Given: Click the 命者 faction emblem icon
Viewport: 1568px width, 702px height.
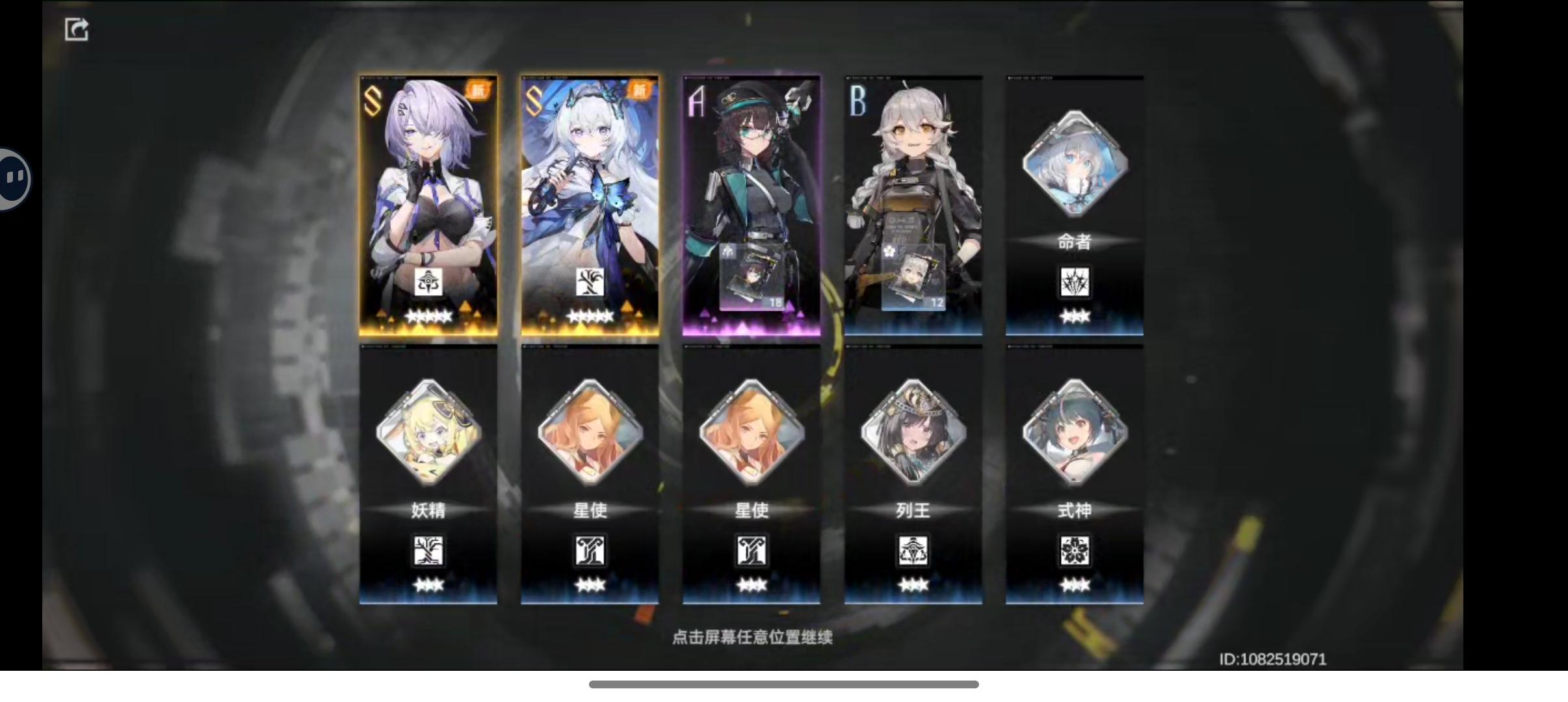Looking at the screenshot, I should pos(1074,282).
